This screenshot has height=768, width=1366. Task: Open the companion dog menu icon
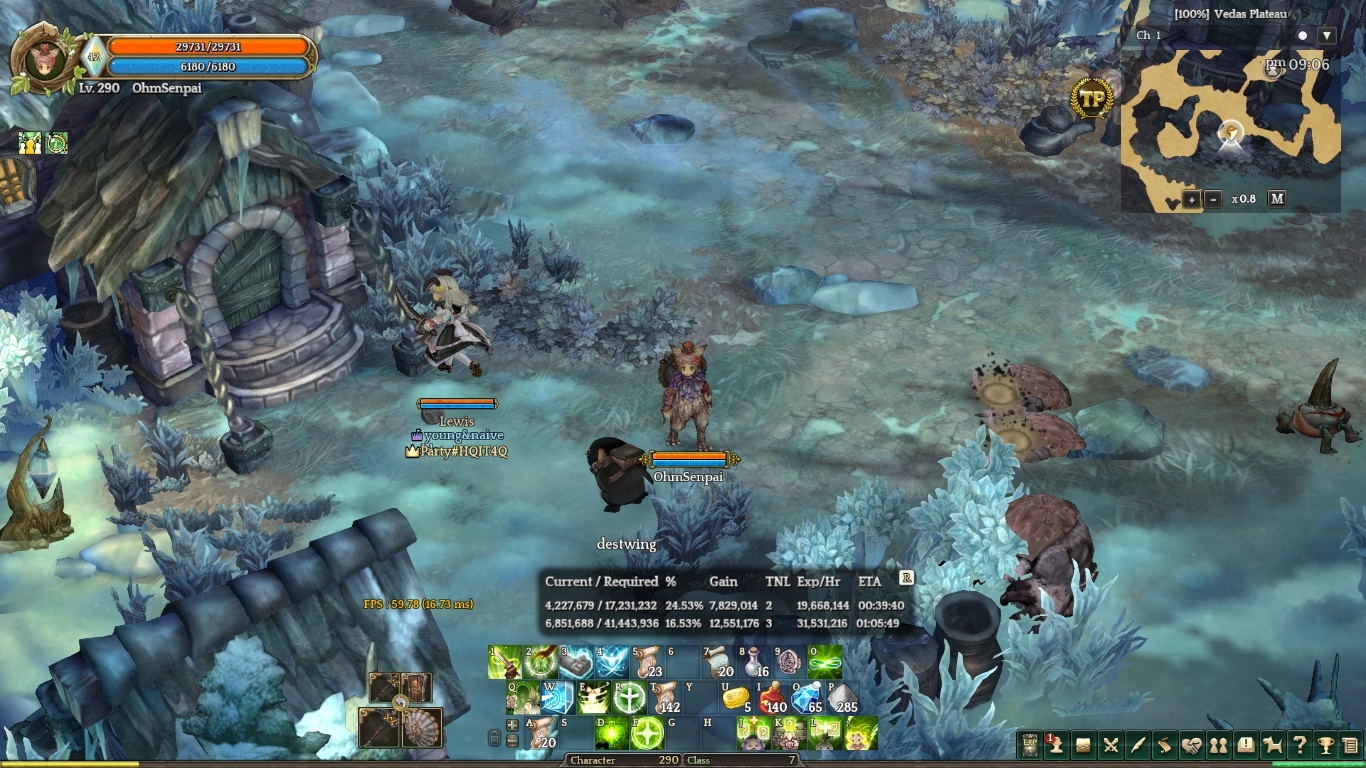click(x=1272, y=745)
